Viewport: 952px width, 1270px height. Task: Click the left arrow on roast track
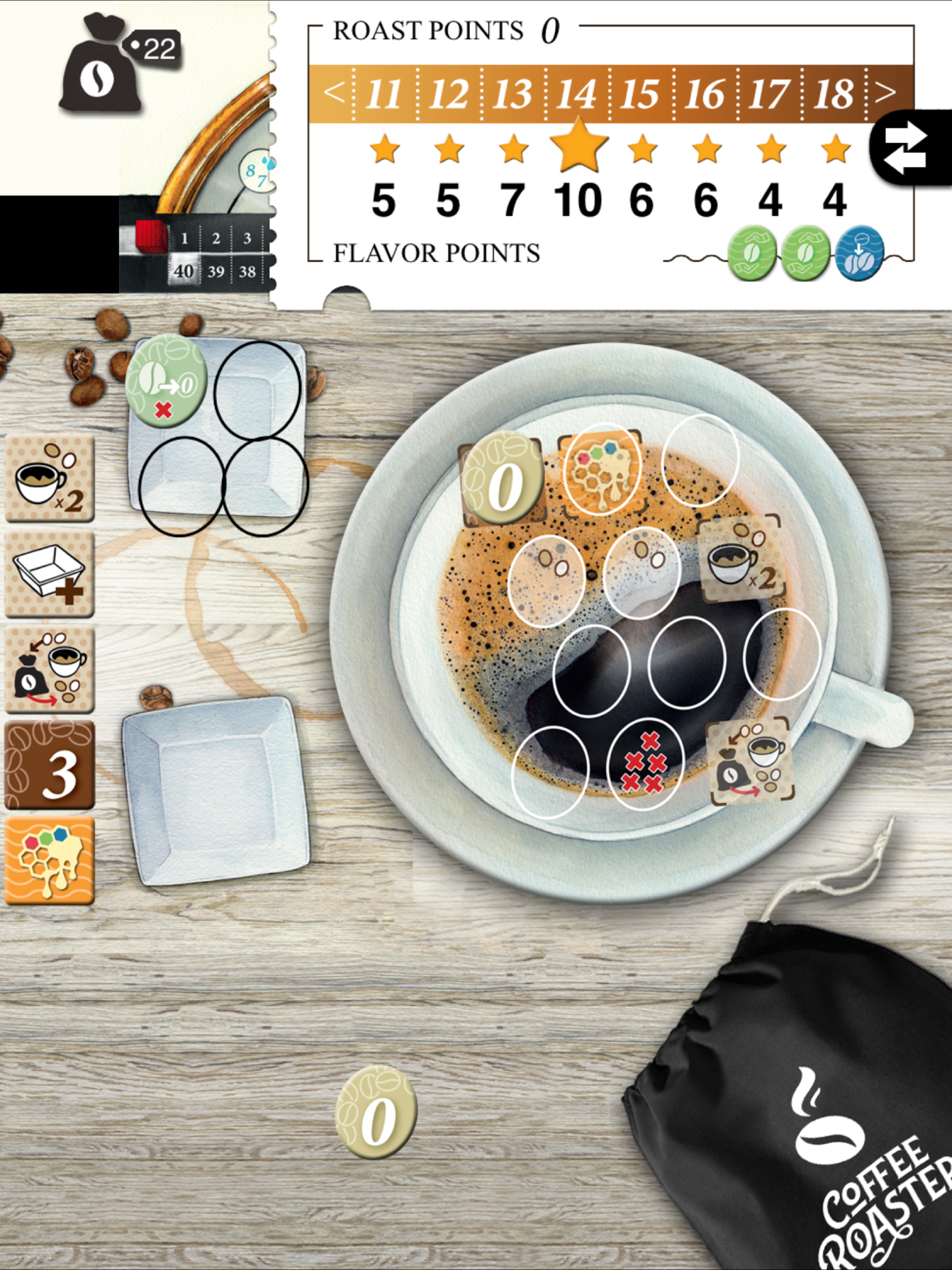[334, 92]
